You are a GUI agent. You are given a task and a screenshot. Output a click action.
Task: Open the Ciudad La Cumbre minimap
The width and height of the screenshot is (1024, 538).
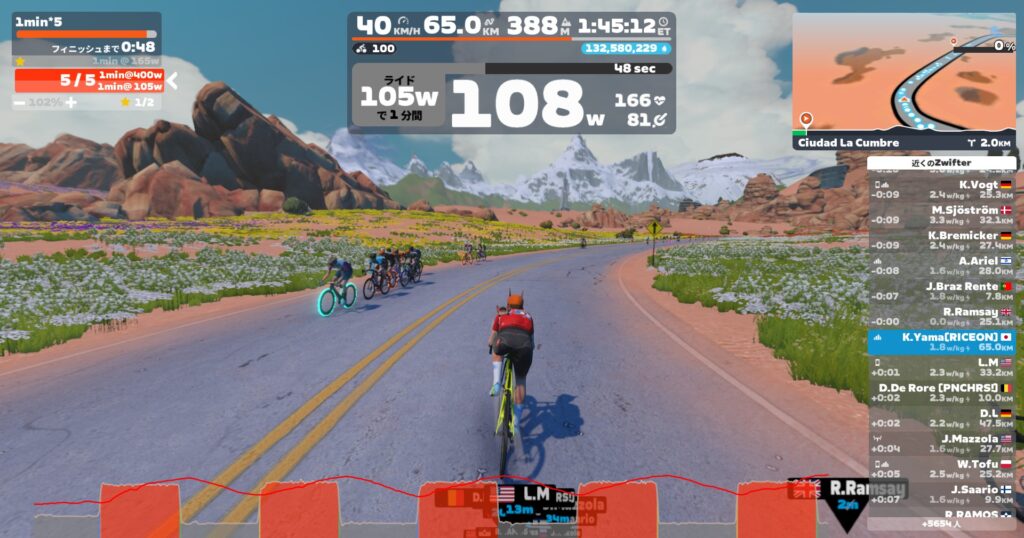[x=904, y=80]
